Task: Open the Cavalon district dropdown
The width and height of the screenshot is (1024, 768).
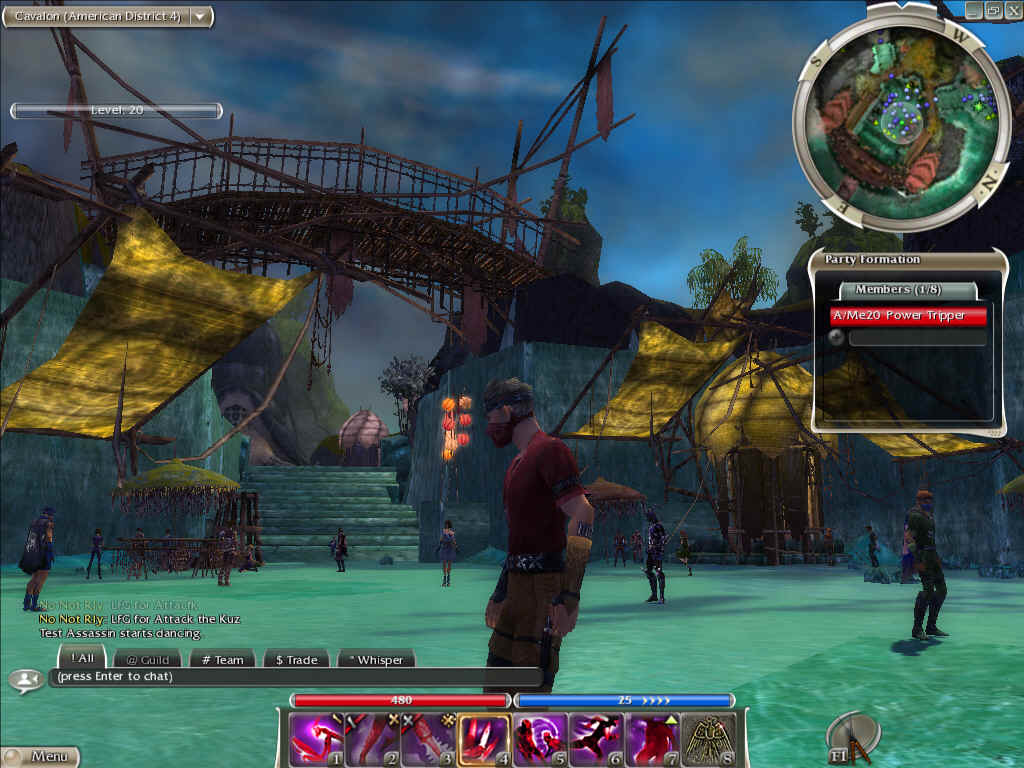Action: 200,16
